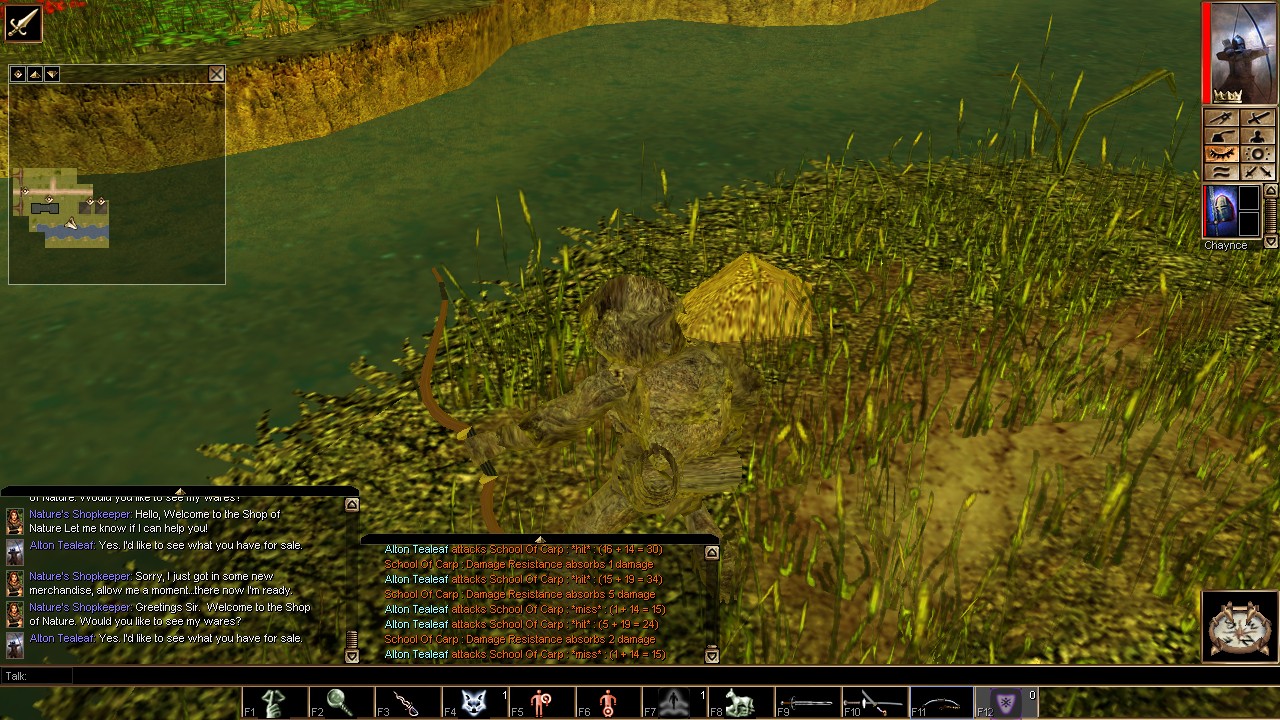
Task: Select the sword icon on the right sidebar
Action: [1258, 119]
